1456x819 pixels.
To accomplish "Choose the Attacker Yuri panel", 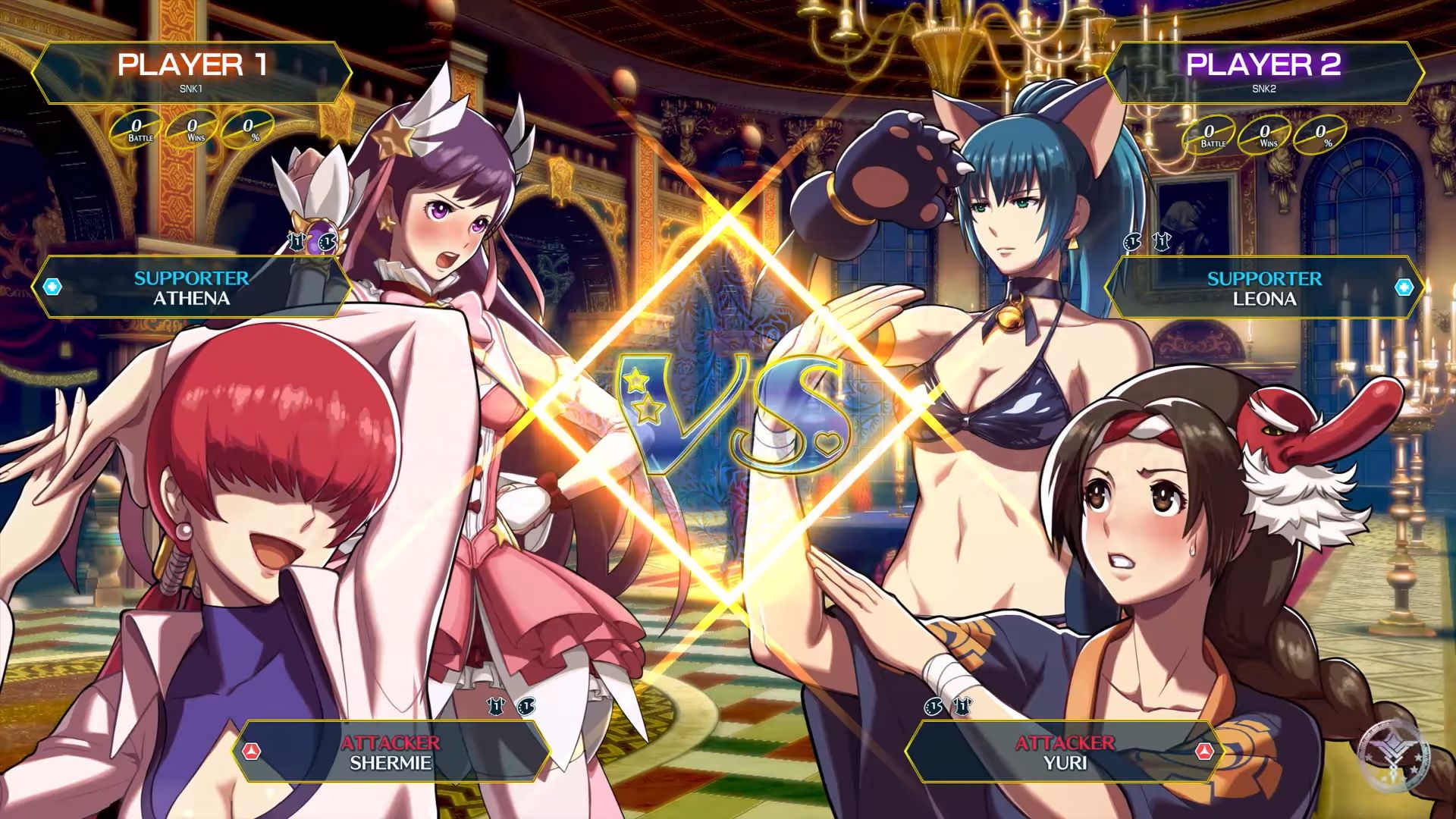I will pos(1064,752).
